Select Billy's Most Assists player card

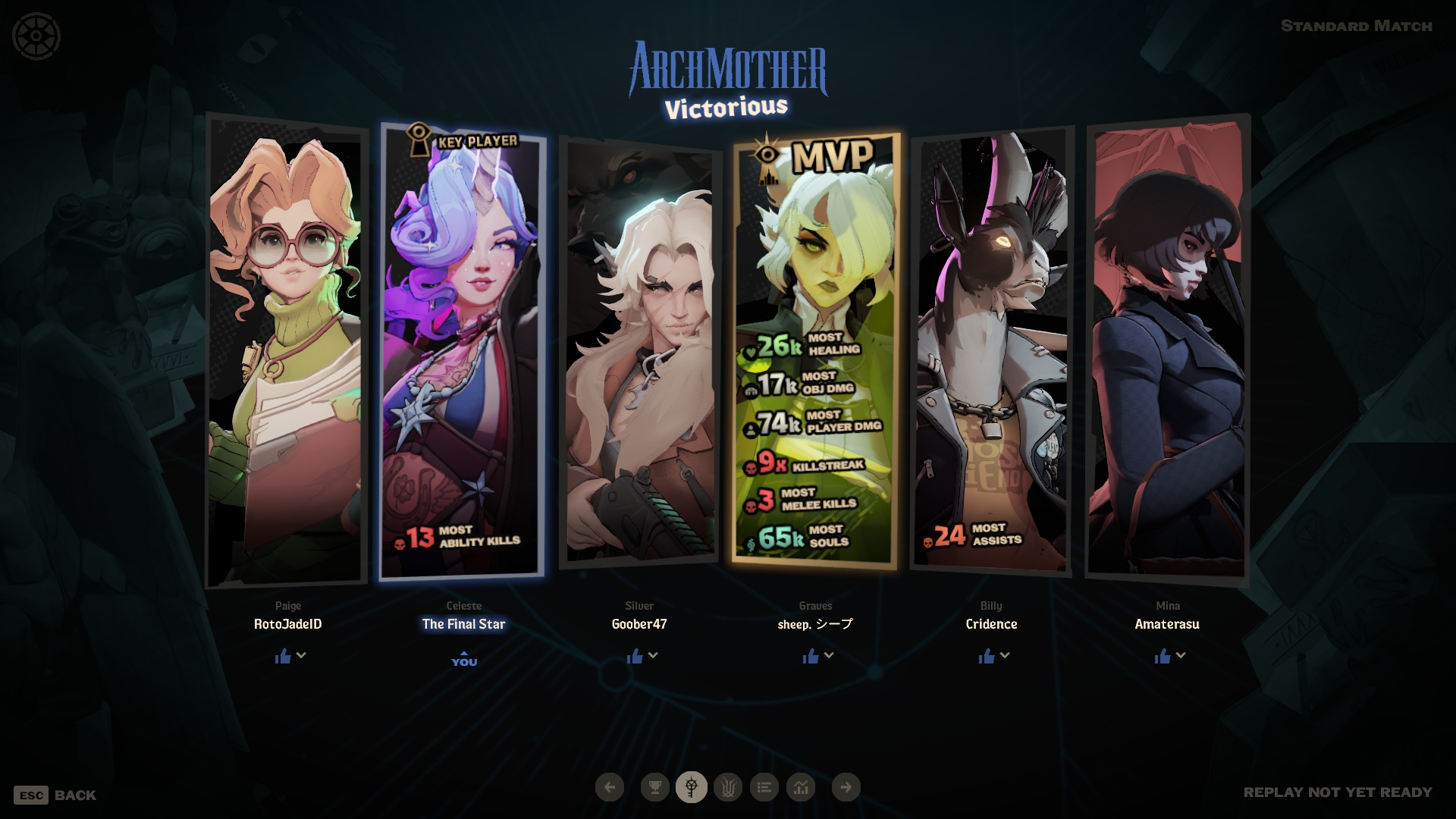(x=991, y=349)
